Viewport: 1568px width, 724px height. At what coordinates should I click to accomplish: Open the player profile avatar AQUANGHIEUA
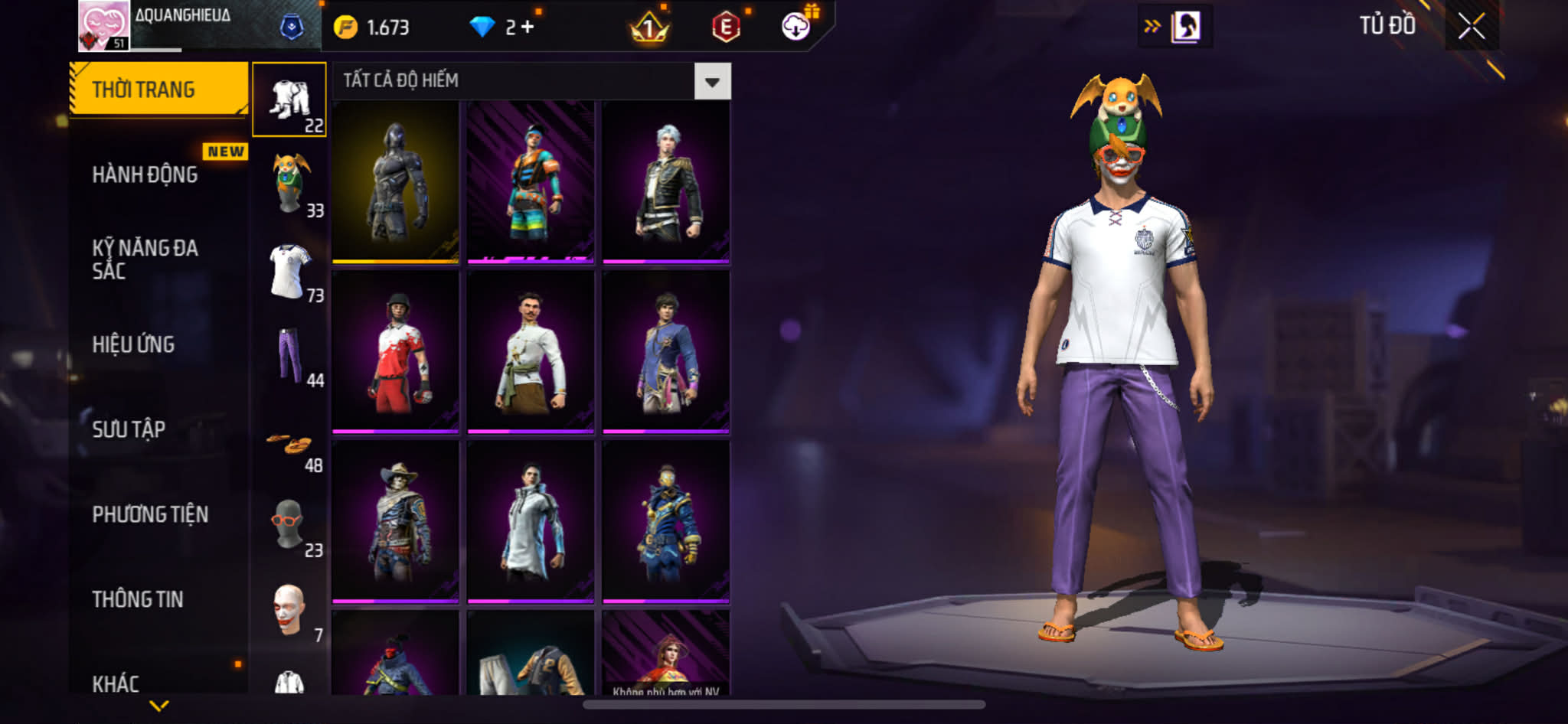point(104,26)
